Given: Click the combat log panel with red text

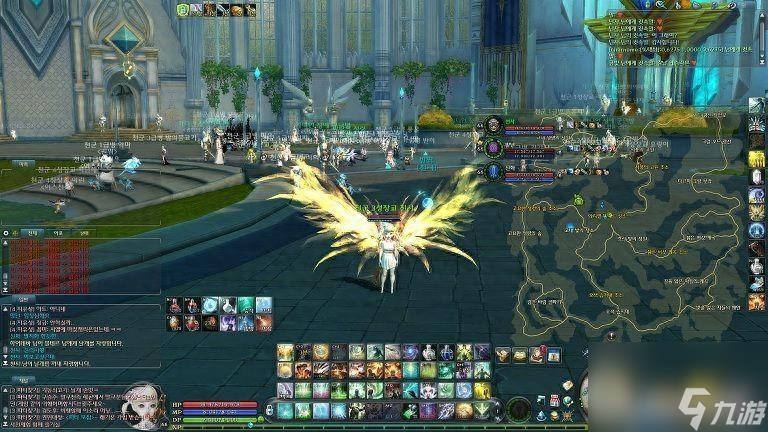Looking at the screenshot, I should (48, 265).
